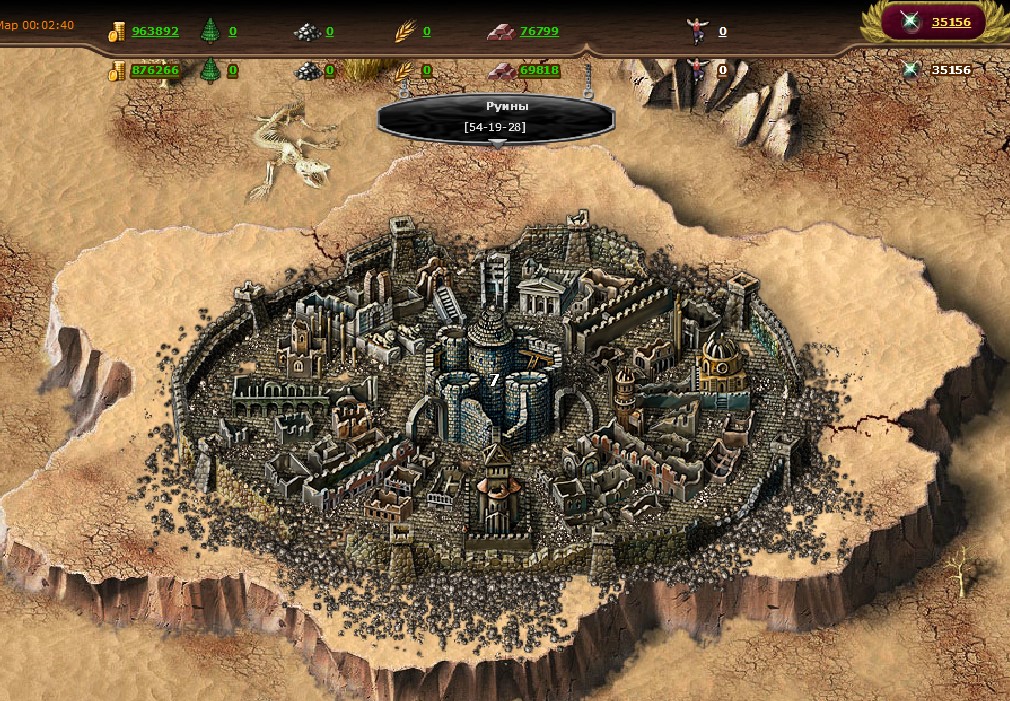Open the gold resource link showing 963892

pos(155,31)
